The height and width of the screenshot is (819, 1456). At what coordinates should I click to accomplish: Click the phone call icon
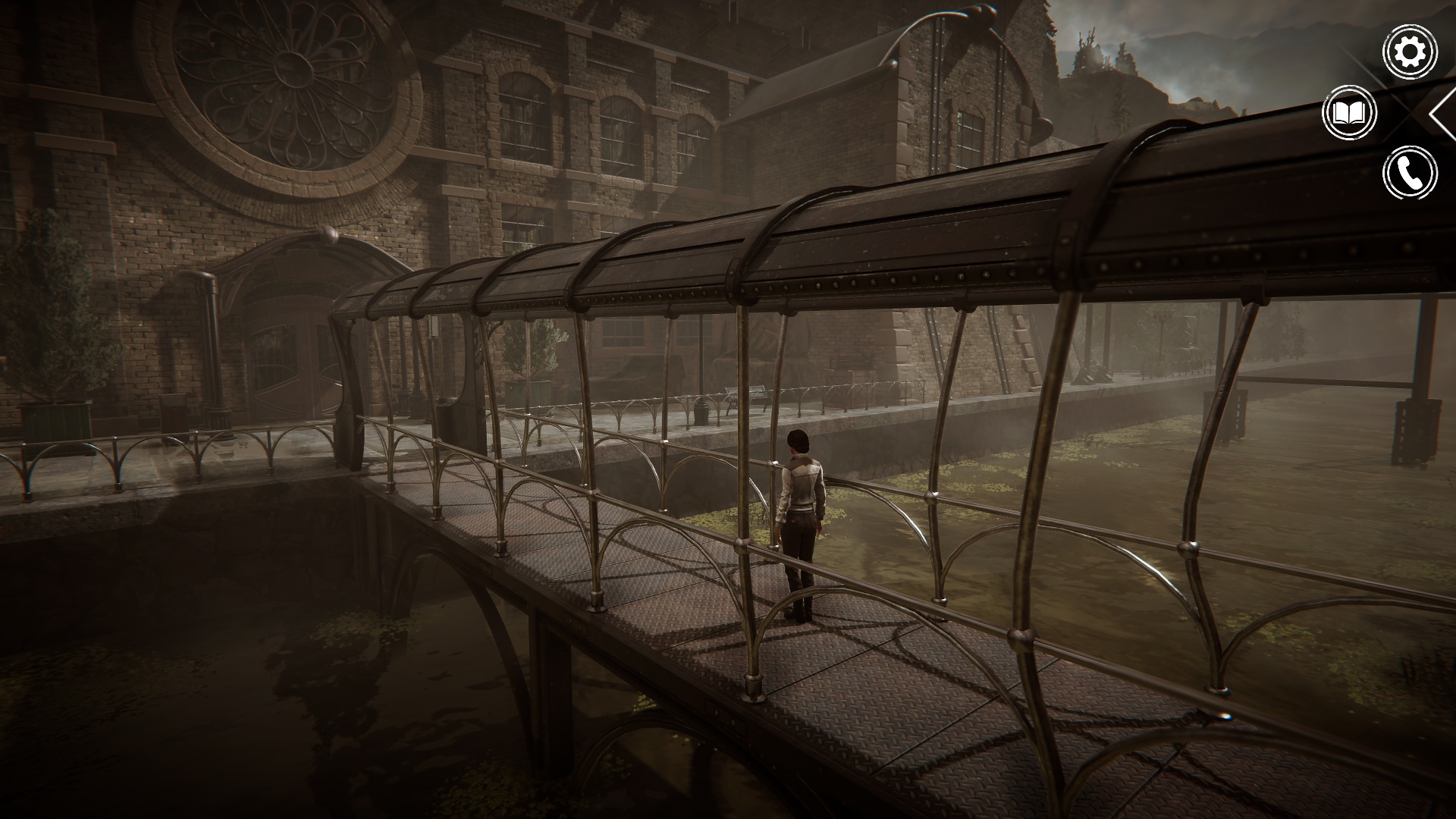(x=1410, y=174)
